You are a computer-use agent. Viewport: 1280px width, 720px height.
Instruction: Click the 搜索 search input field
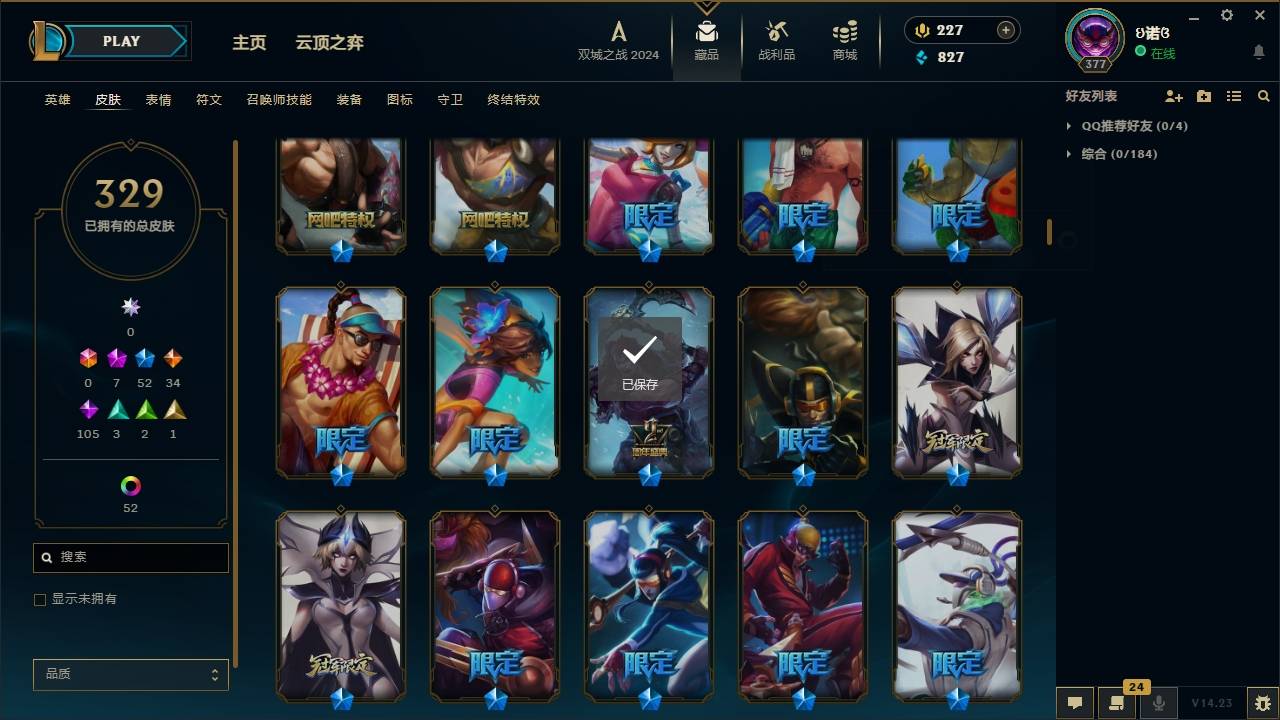pyautogui.click(x=130, y=557)
